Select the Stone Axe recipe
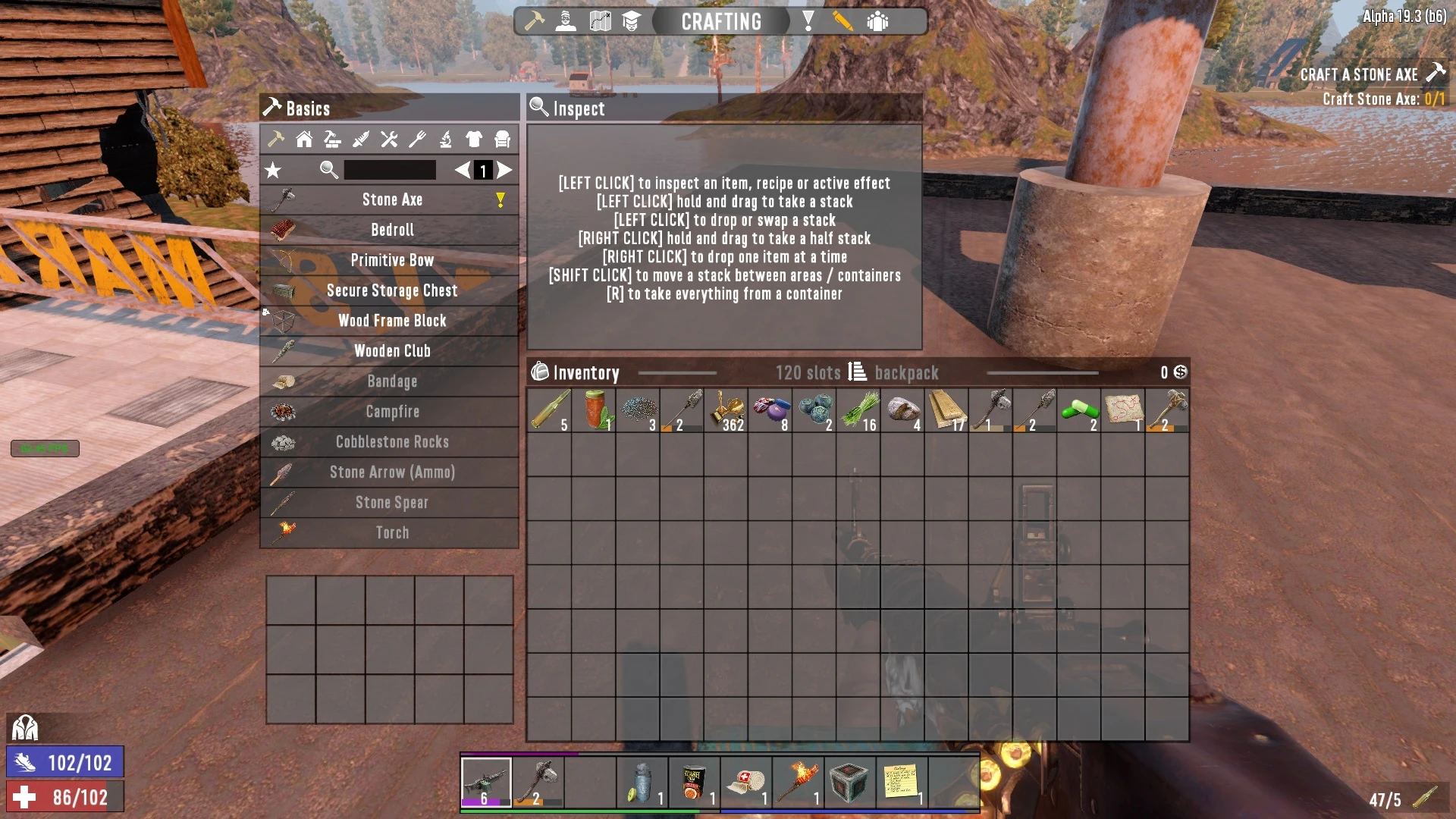1456x819 pixels. pos(391,200)
